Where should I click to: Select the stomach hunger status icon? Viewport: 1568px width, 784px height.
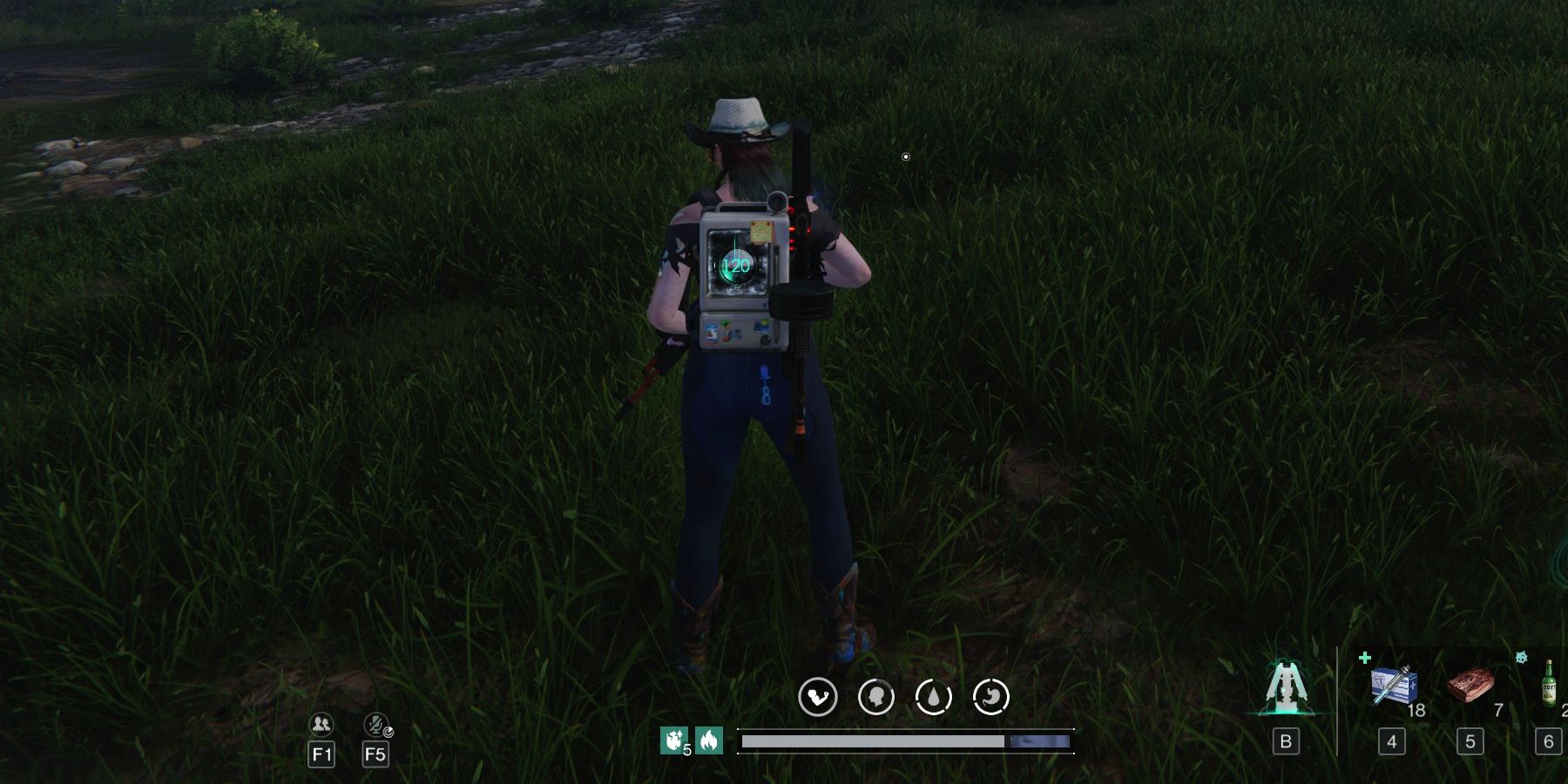[x=990, y=697]
